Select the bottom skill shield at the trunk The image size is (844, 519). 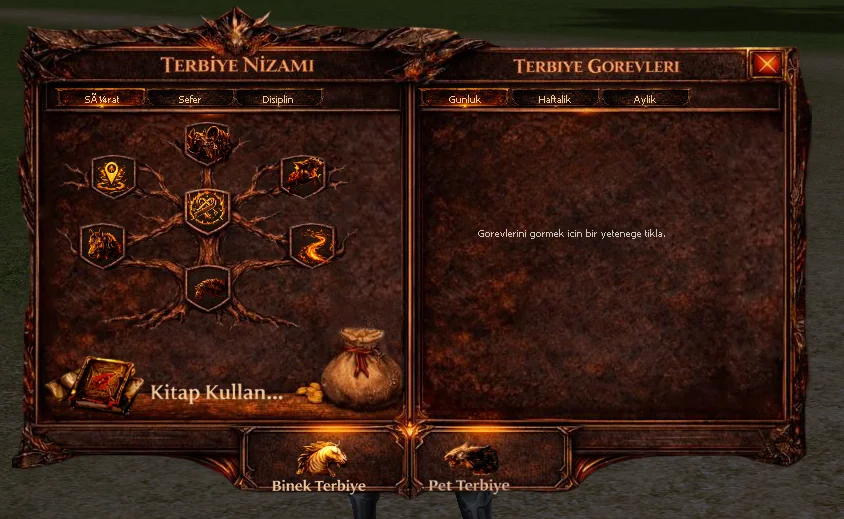coord(208,288)
